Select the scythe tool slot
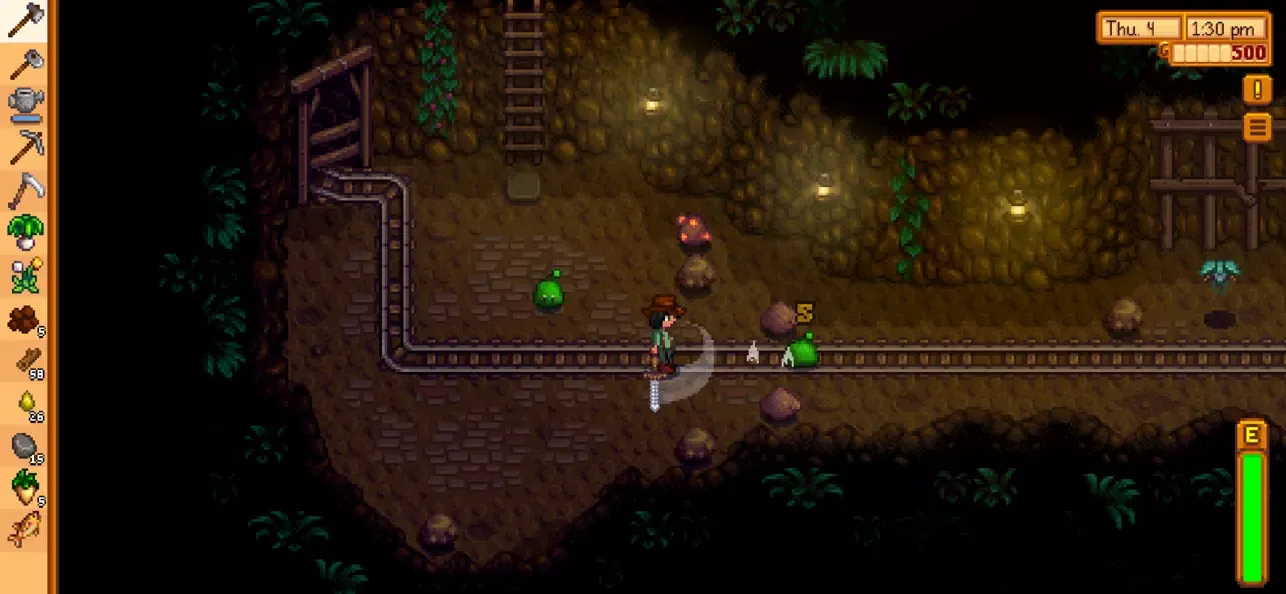1286x594 pixels. [26, 190]
